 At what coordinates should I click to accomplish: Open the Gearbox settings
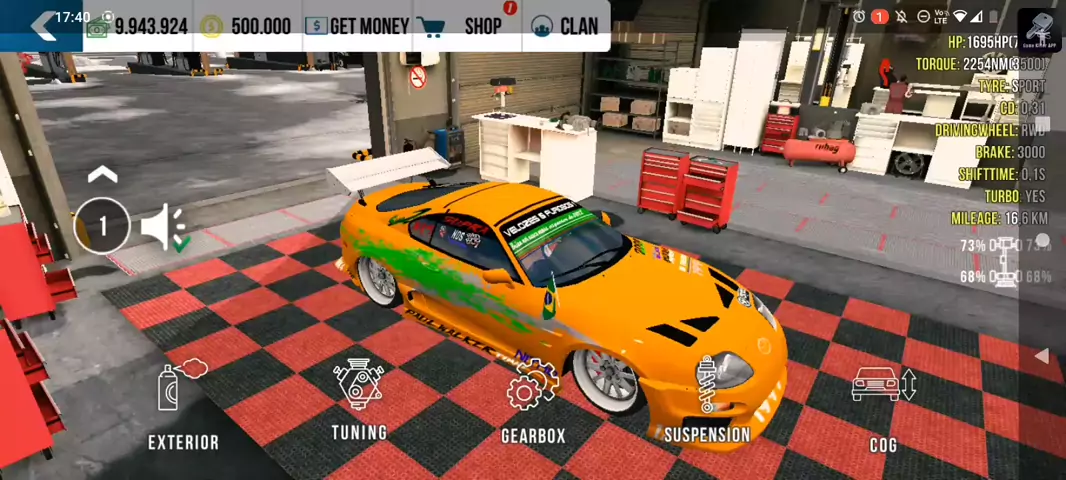coord(532,402)
